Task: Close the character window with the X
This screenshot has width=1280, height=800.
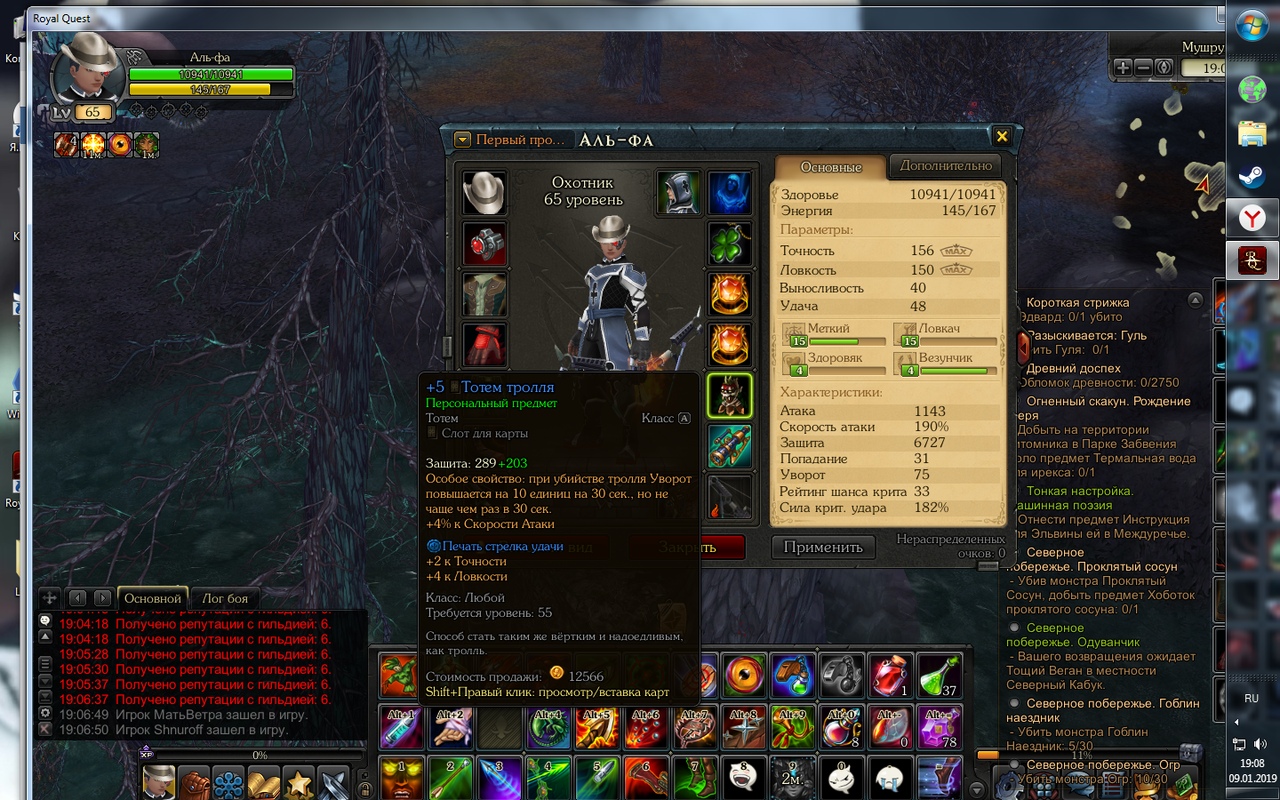Action: [x=1001, y=137]
